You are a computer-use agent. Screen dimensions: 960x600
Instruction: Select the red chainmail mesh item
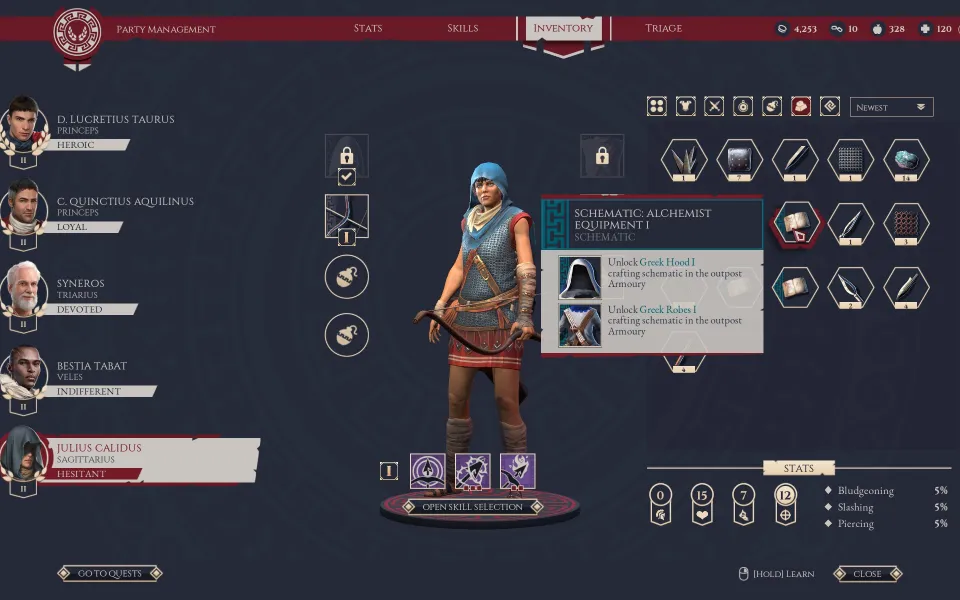click(906, 223)
